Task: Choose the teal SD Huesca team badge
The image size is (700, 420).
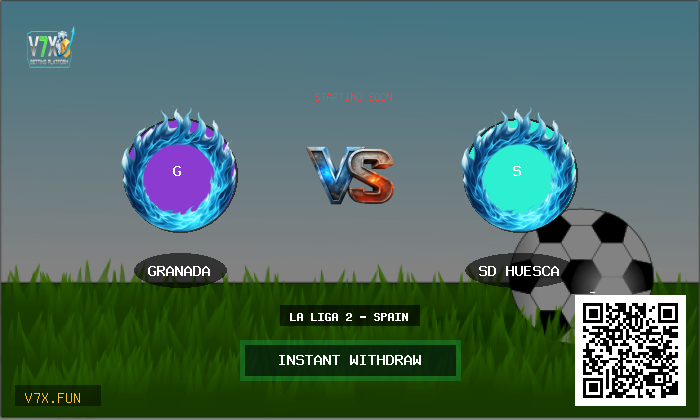Action: click(517, 172)
